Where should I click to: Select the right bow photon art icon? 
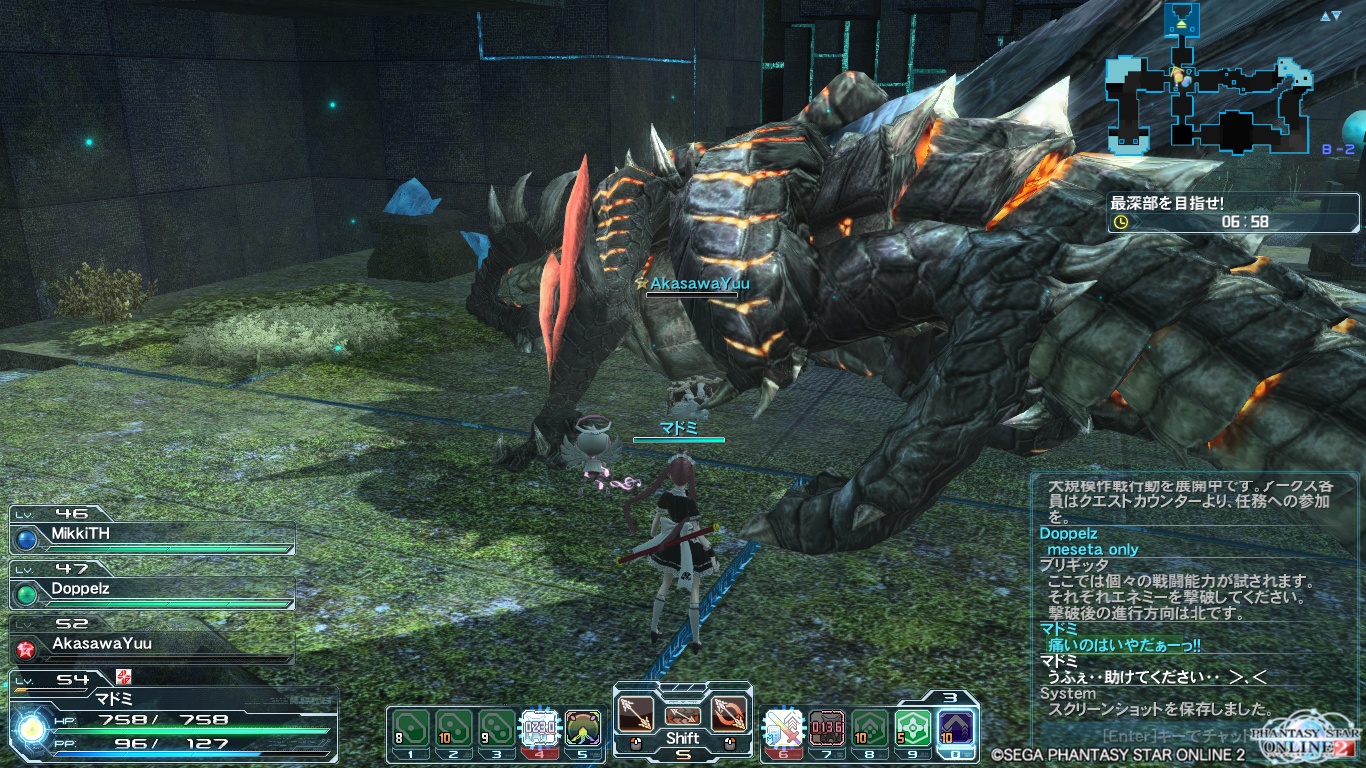pyautogui.click(x=727, y=714)
